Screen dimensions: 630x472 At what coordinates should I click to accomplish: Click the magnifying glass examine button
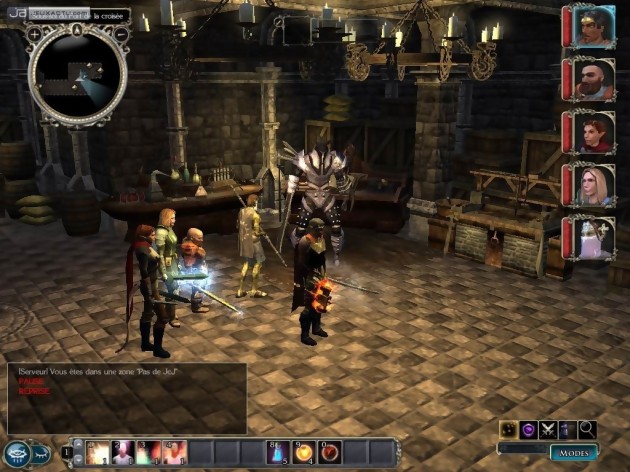click(587, 430)
